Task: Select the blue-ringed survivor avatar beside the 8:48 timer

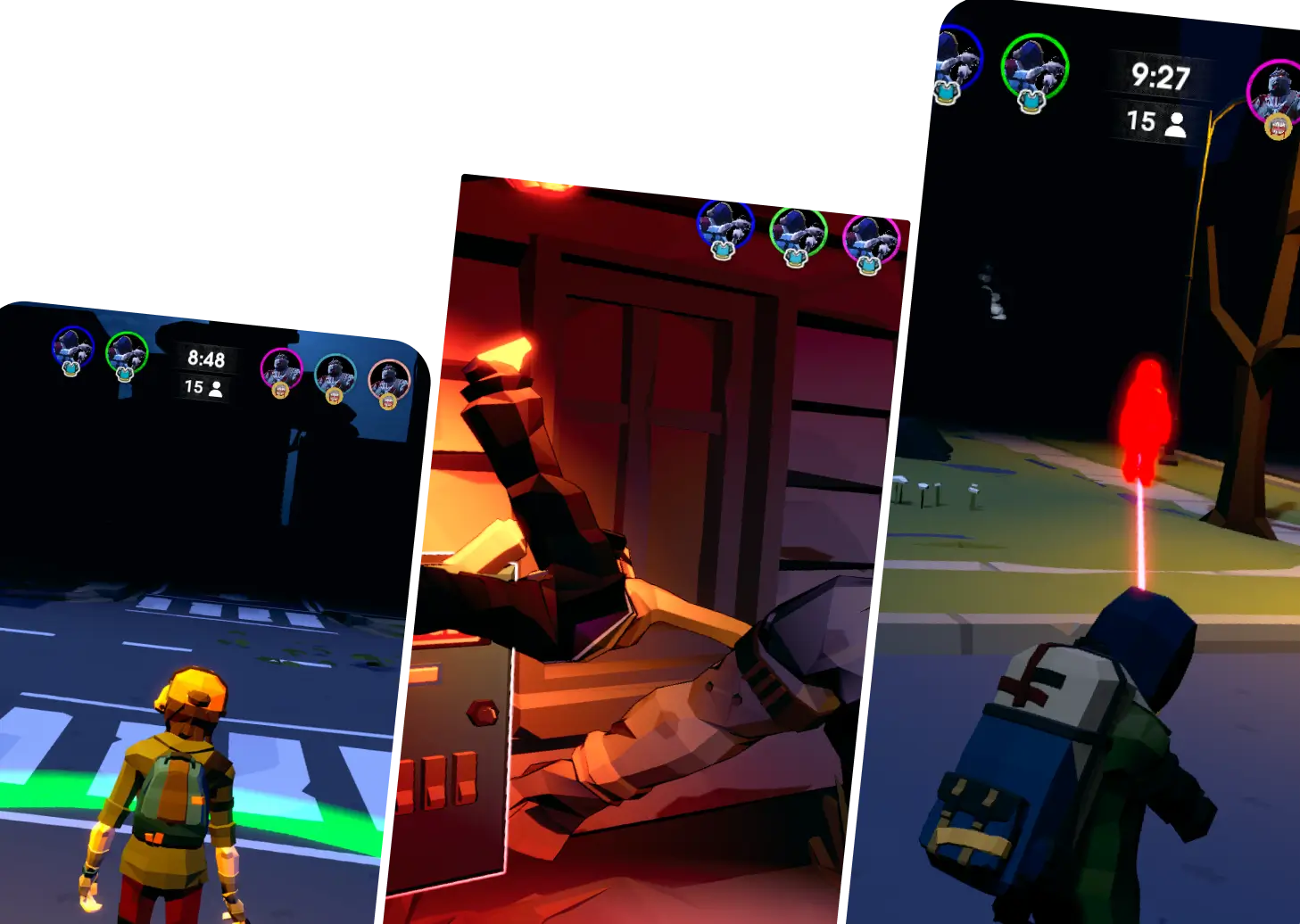Action: 72,347
